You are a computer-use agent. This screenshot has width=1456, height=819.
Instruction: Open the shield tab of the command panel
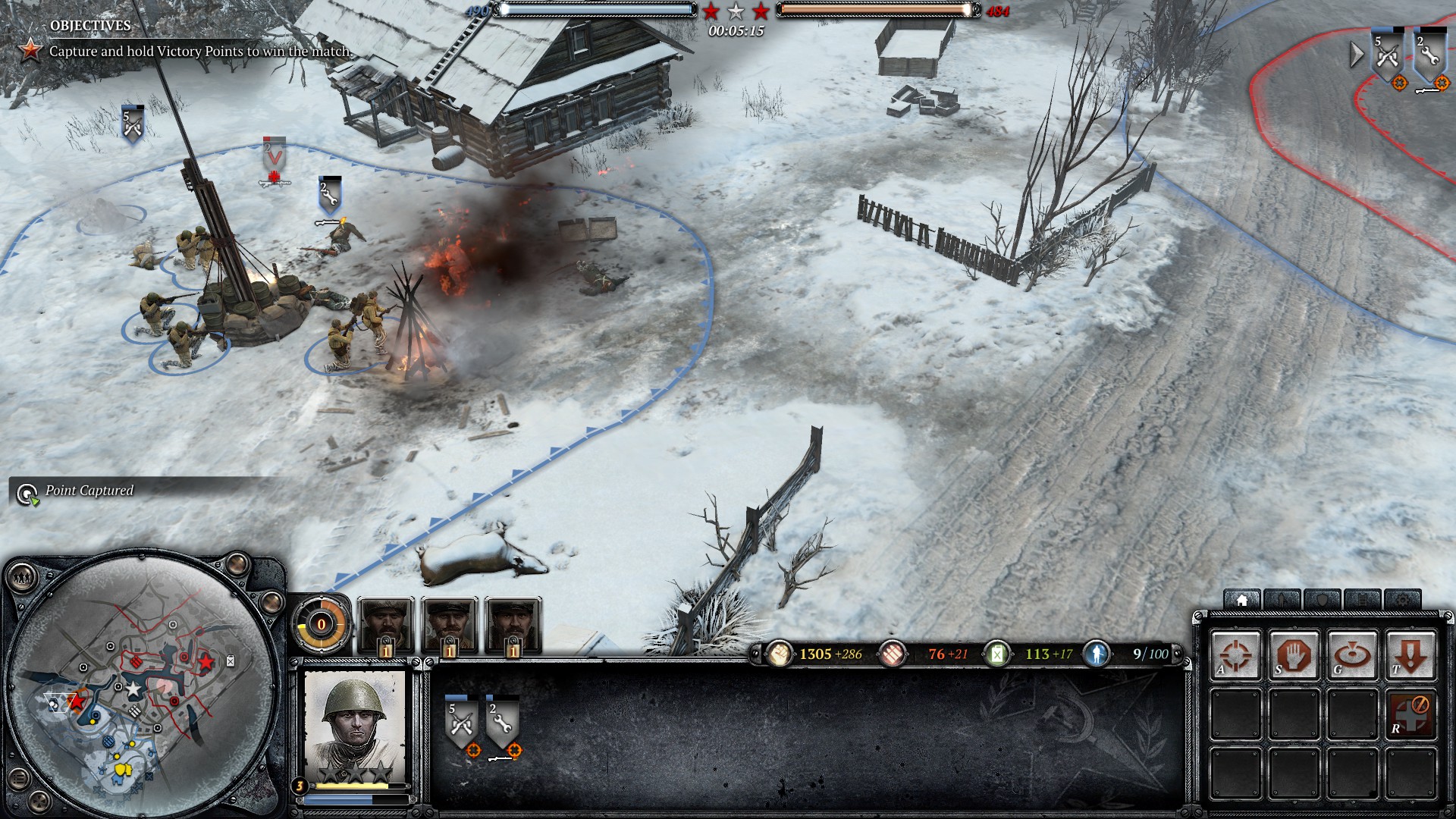(1323, 601)
